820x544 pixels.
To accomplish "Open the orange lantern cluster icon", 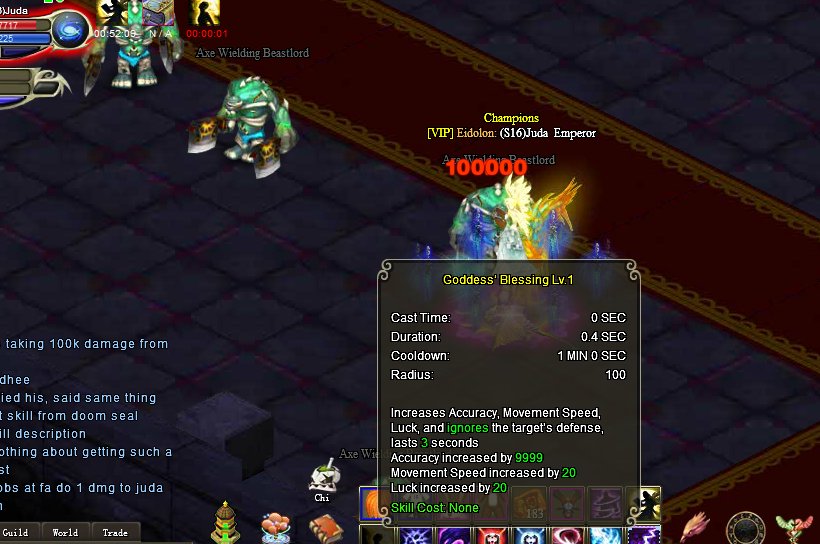I will tap(276, 527).
